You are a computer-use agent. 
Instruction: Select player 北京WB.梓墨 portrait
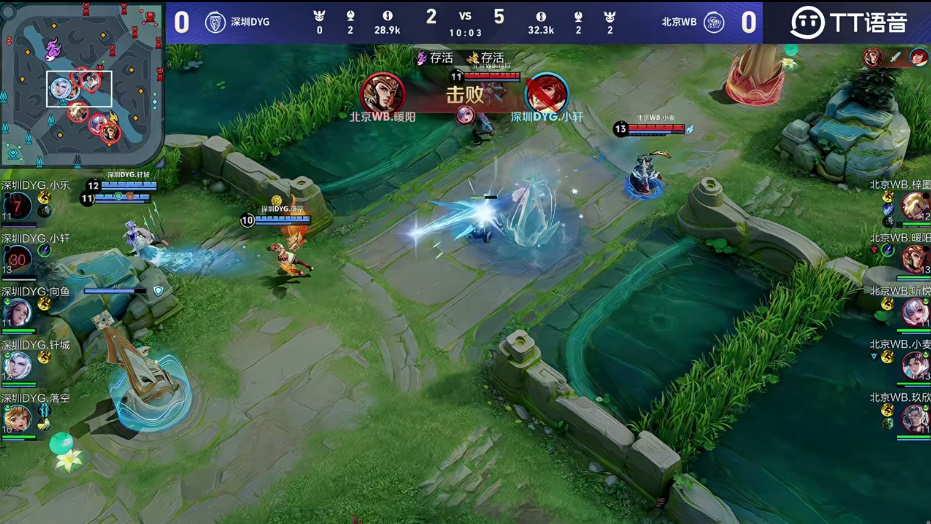[x=914, y=207]
